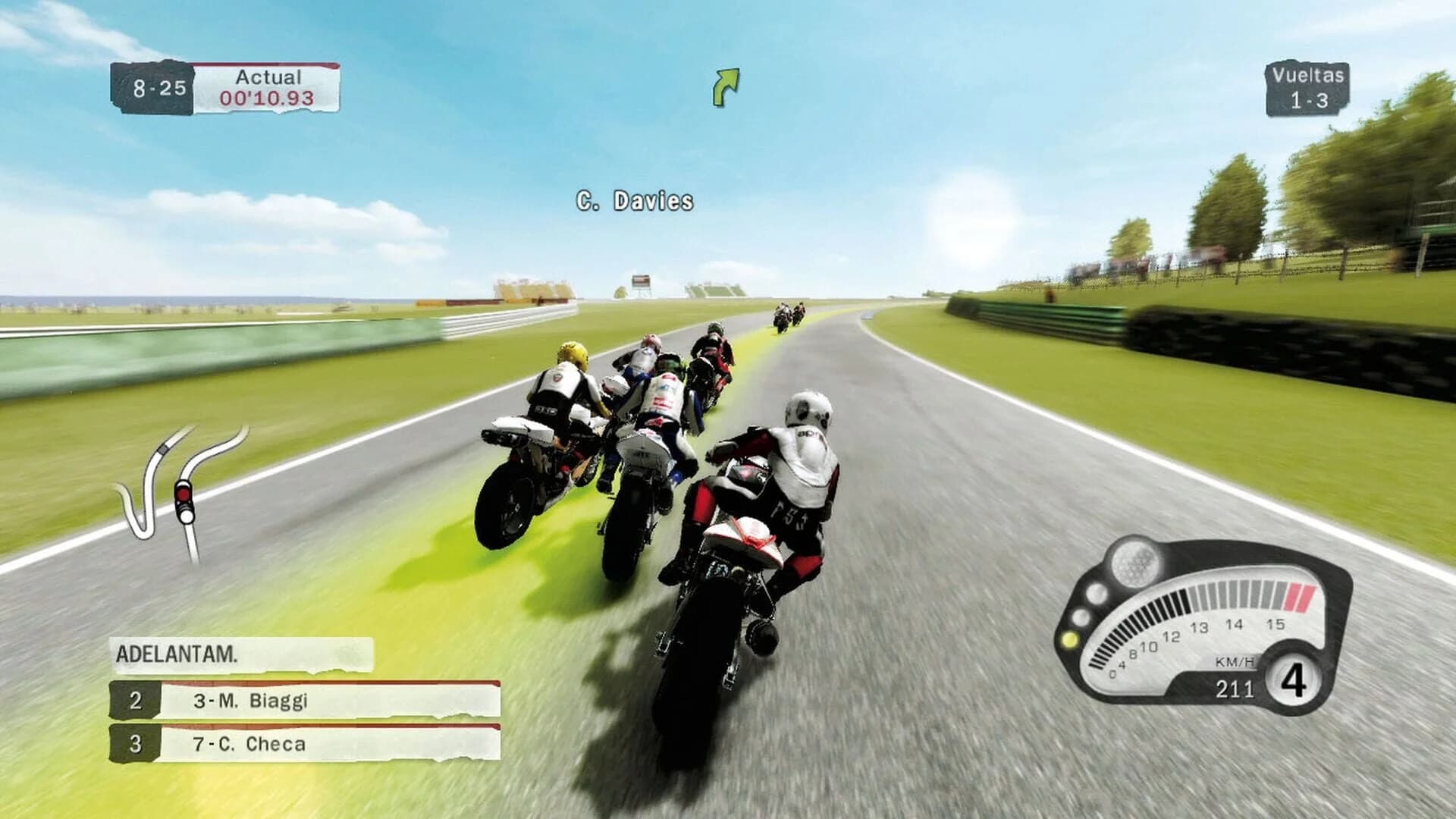Toggle the Vueltas lap counter display

click(1311, 89)
